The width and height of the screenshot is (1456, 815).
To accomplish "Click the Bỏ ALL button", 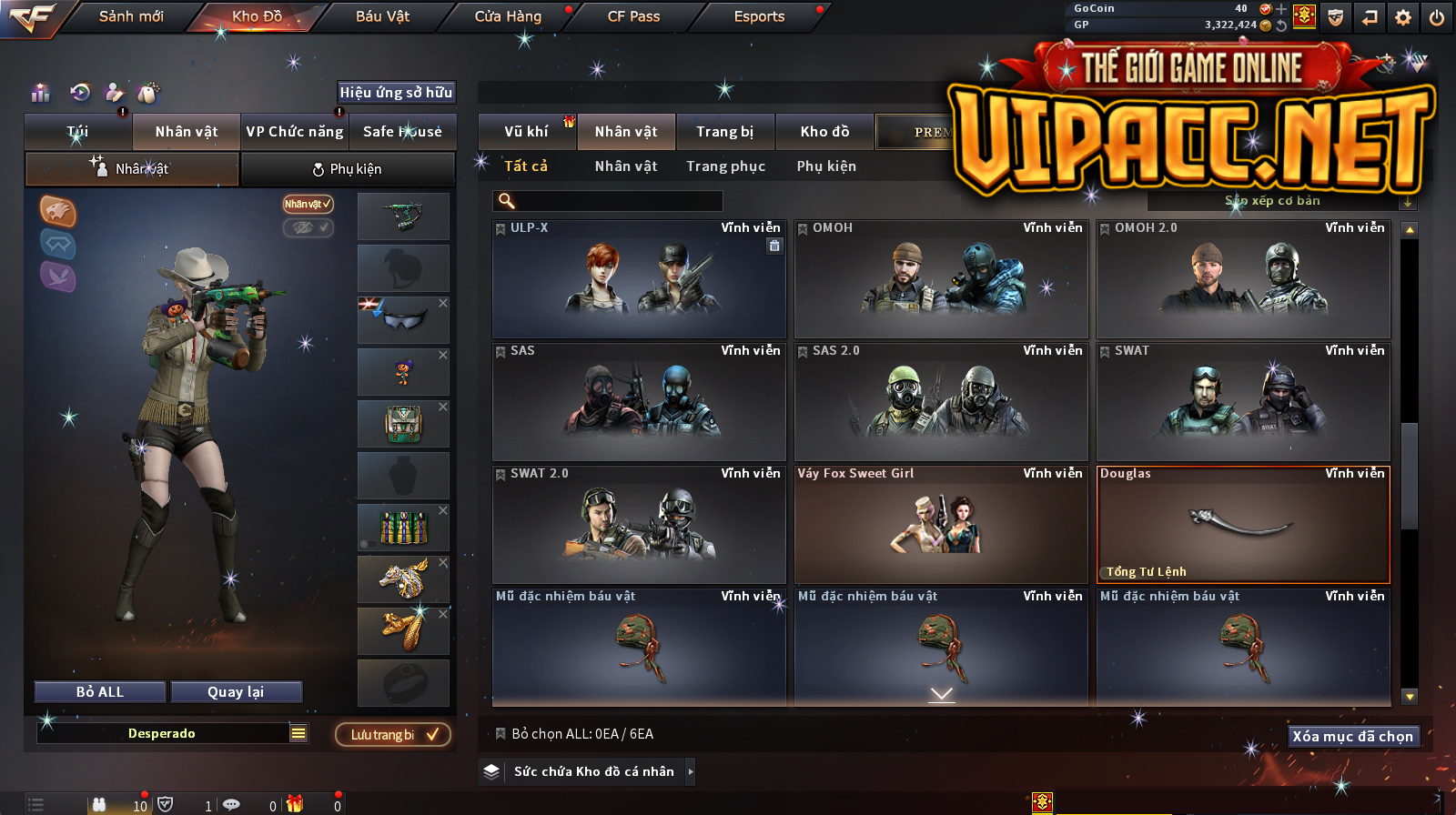I will click(x=100, y=692).
